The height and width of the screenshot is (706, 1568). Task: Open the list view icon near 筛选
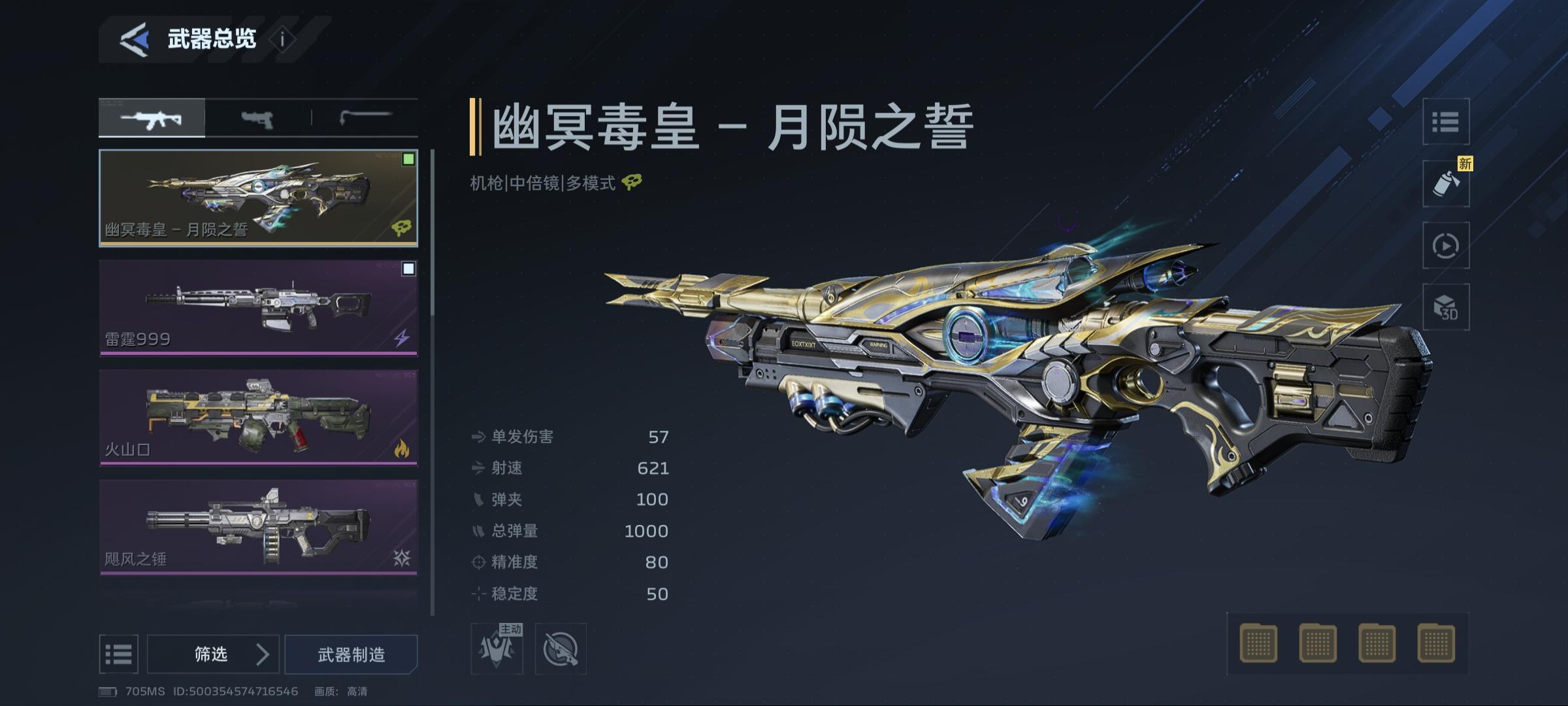pyautogui.click(x=119, y=654)
